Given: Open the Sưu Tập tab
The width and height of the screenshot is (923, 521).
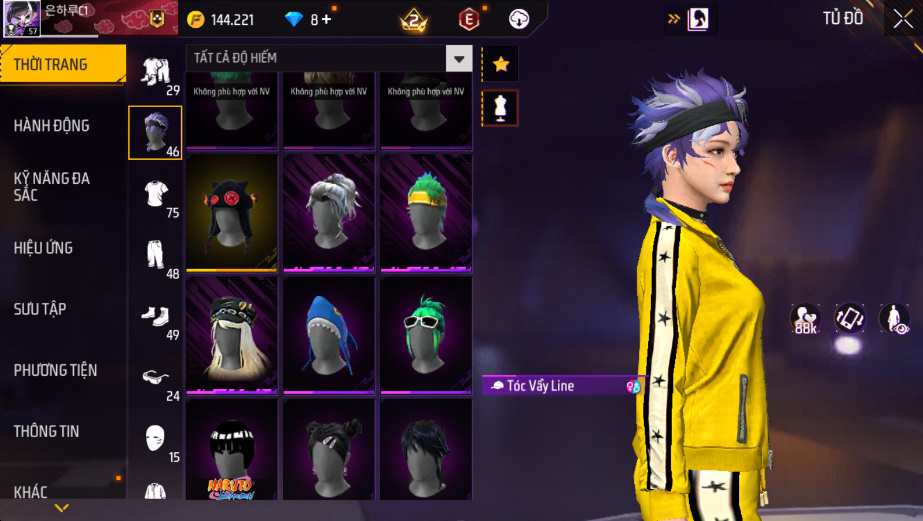Looking at the screenshot, I should (40, 309).
